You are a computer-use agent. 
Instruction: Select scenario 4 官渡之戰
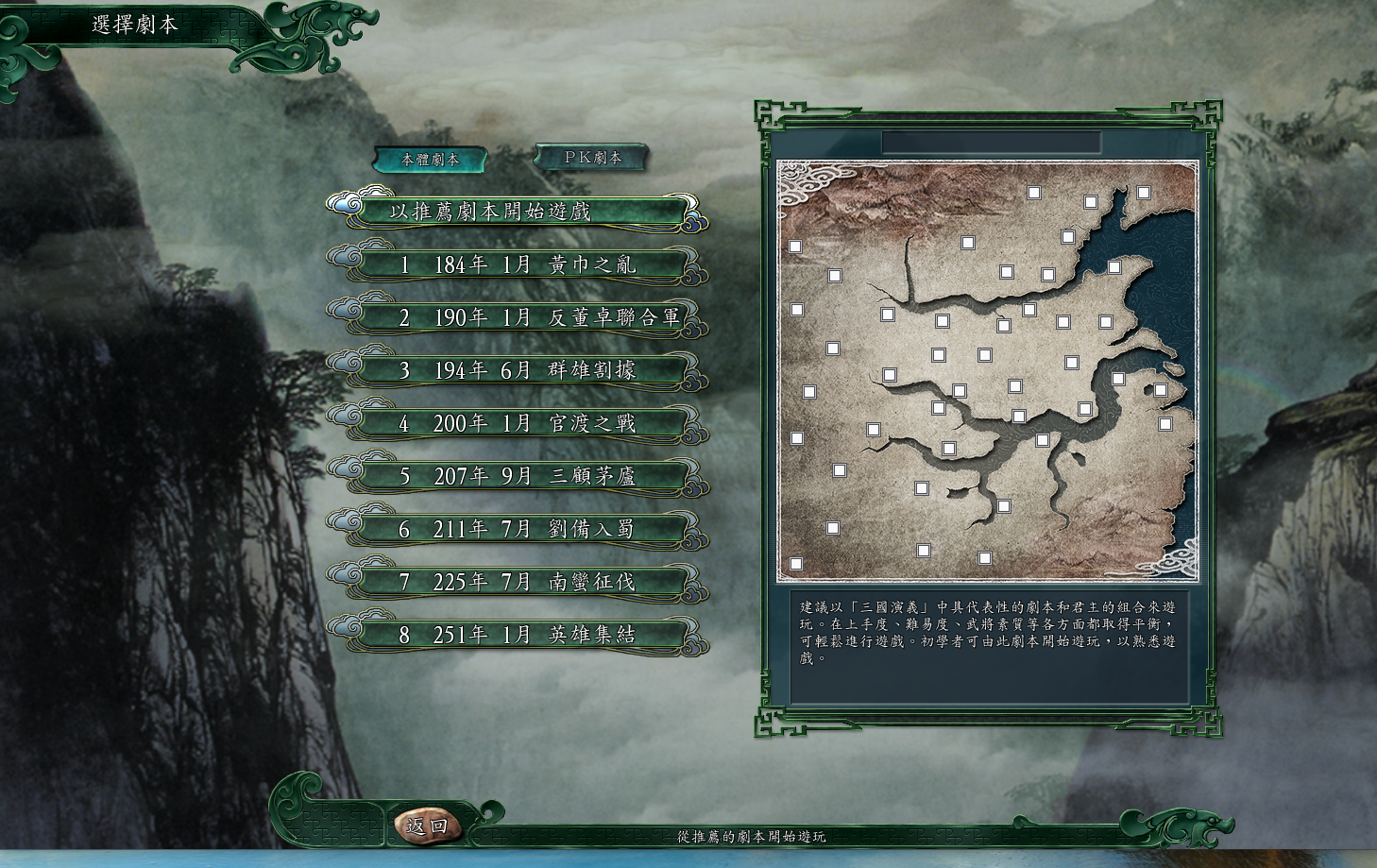pos(520,424)
